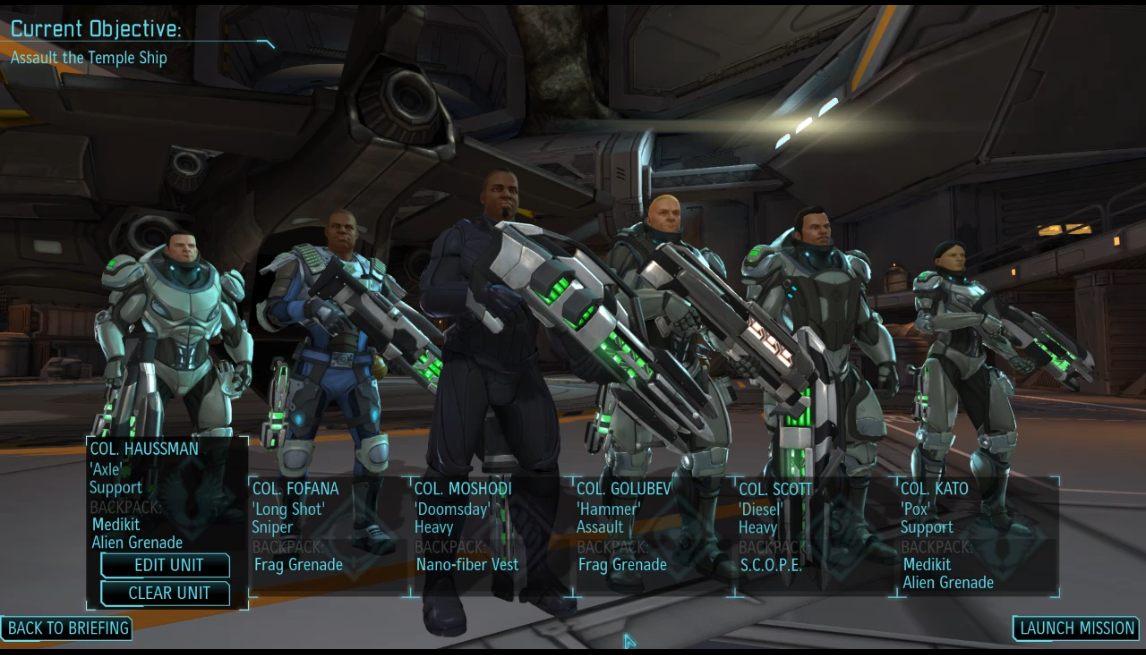Select Col. Kato 'Pox' support slot
1146x655 pixels.
pyautogui.click(x=977, y=535)
